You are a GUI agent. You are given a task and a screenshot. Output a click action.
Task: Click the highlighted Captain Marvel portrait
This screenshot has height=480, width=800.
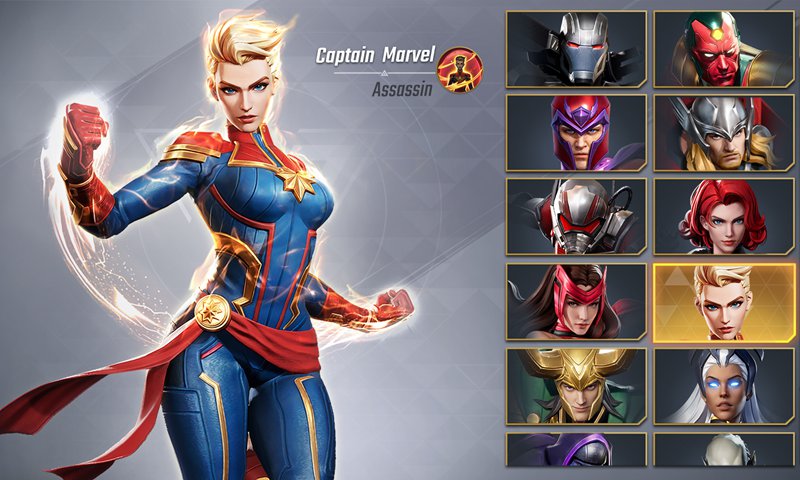[724, 301]
